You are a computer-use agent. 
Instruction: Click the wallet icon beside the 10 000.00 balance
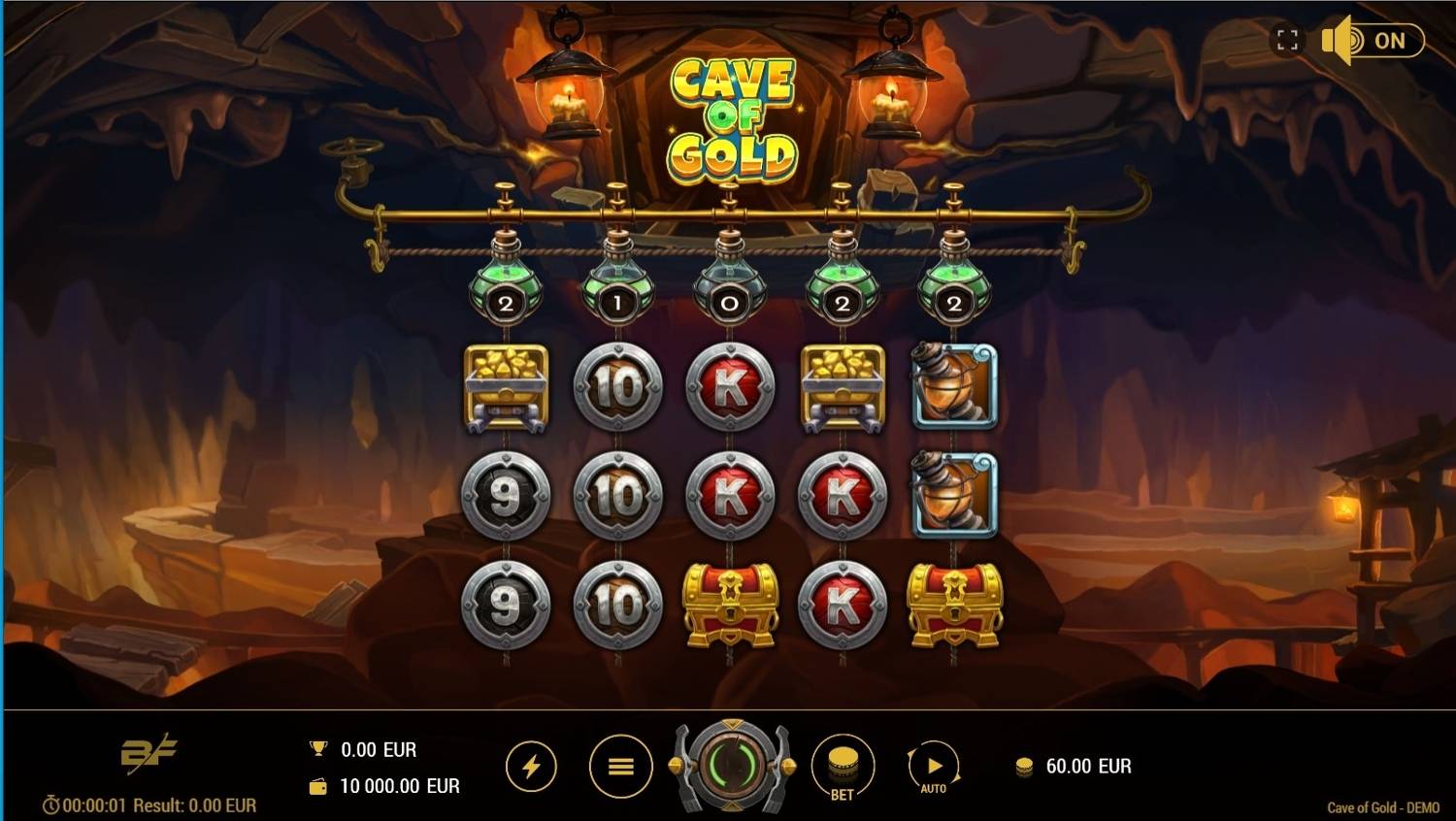pos(320,786)
